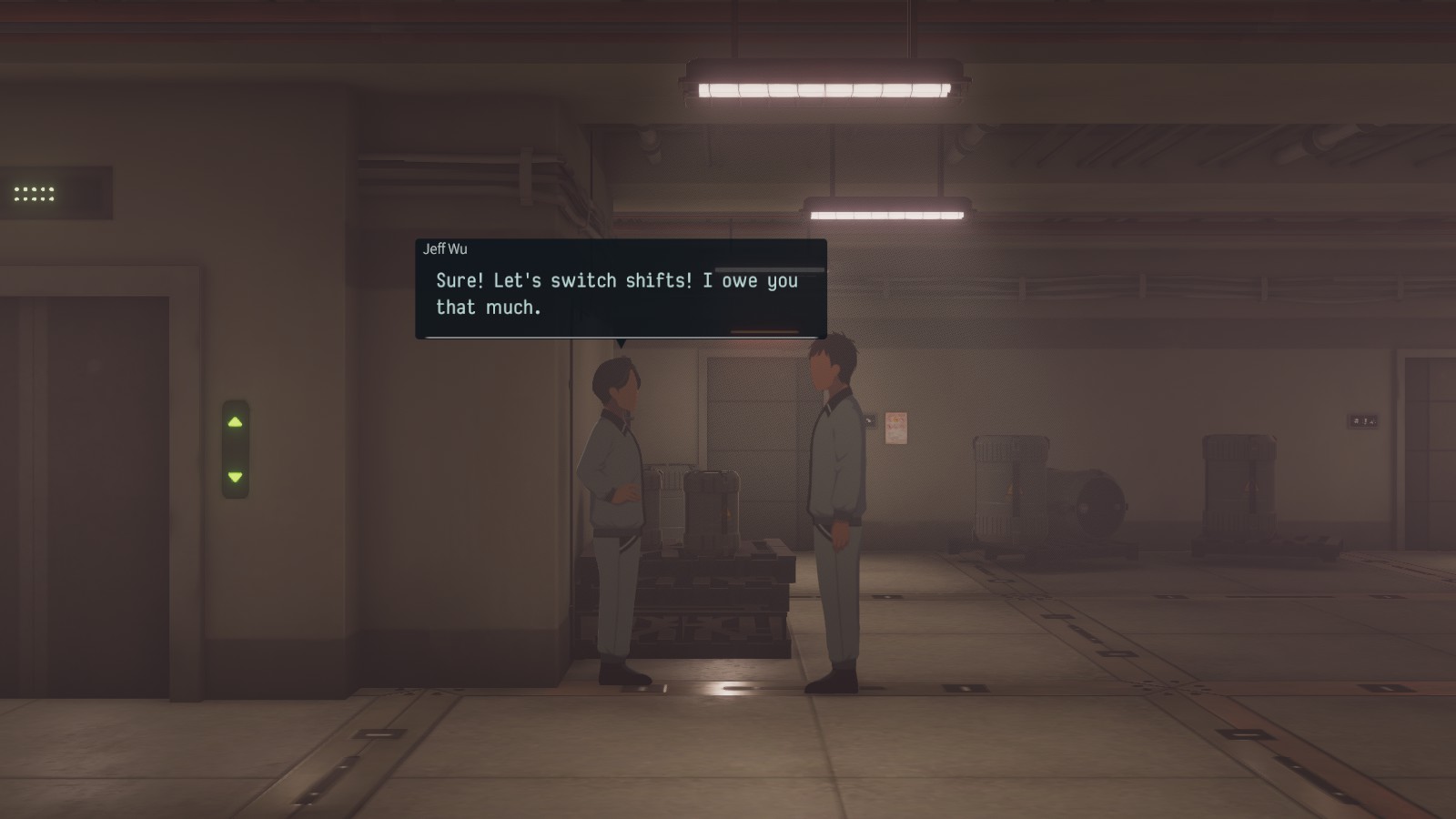Click the hazard marking on the background container

pyautogui.click(x=1009, y=490)
